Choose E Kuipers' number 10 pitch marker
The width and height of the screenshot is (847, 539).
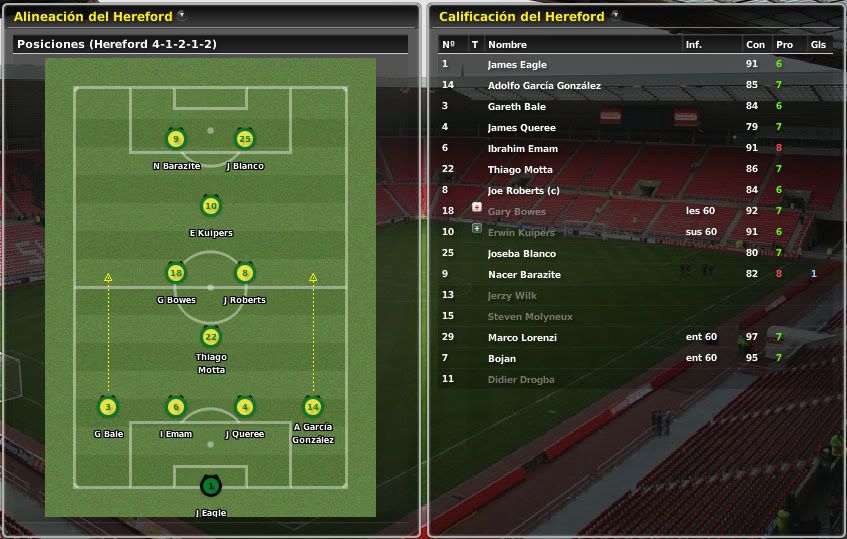click(210, 206)
